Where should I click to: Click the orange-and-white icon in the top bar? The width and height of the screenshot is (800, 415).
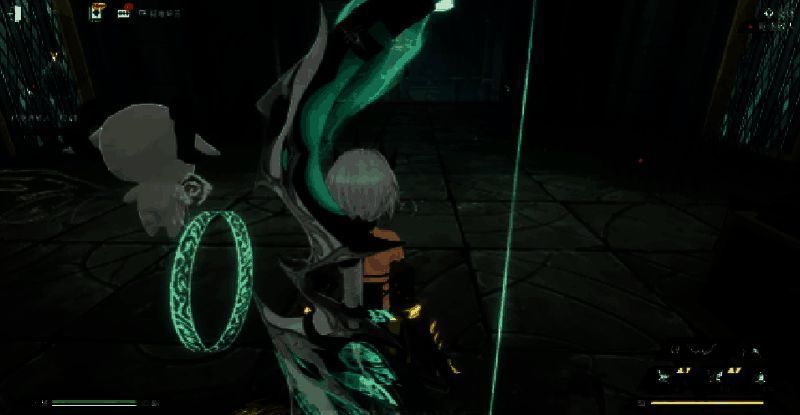pos(99,13)
